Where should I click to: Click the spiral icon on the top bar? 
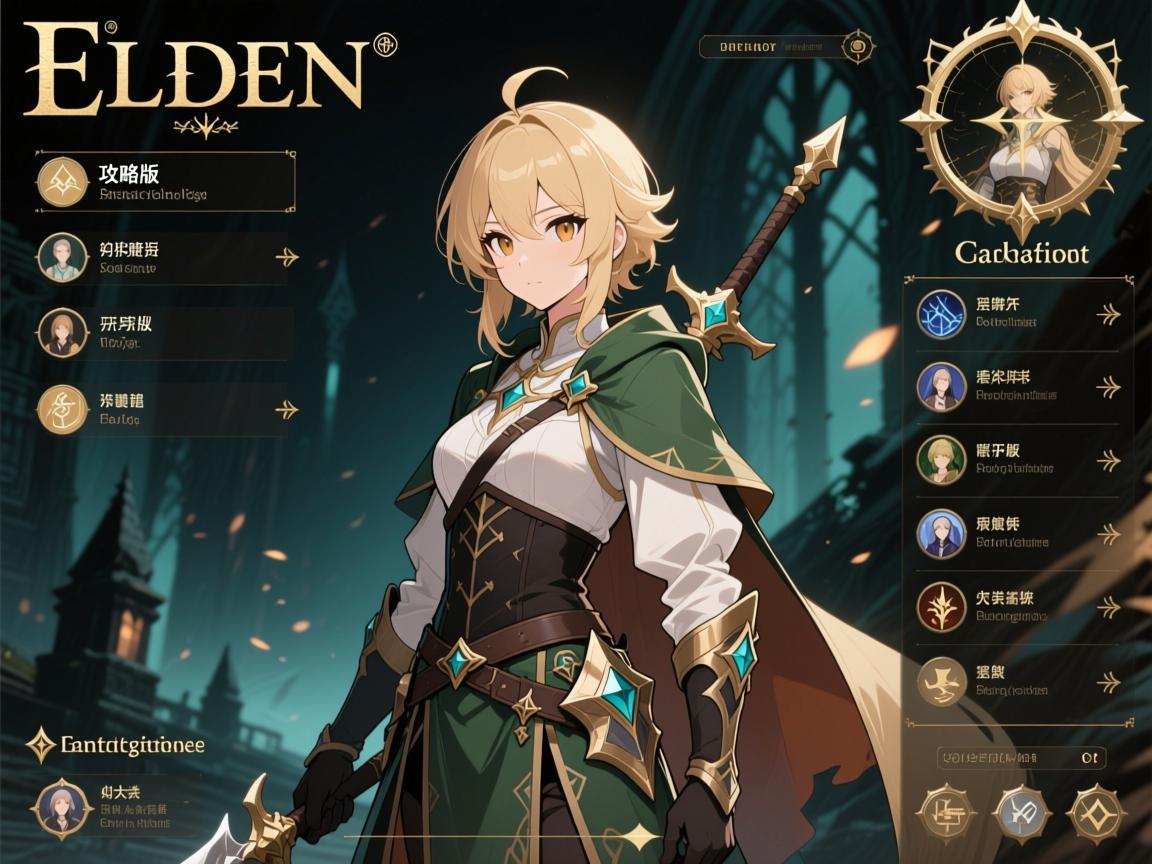[x=856, y=45]
